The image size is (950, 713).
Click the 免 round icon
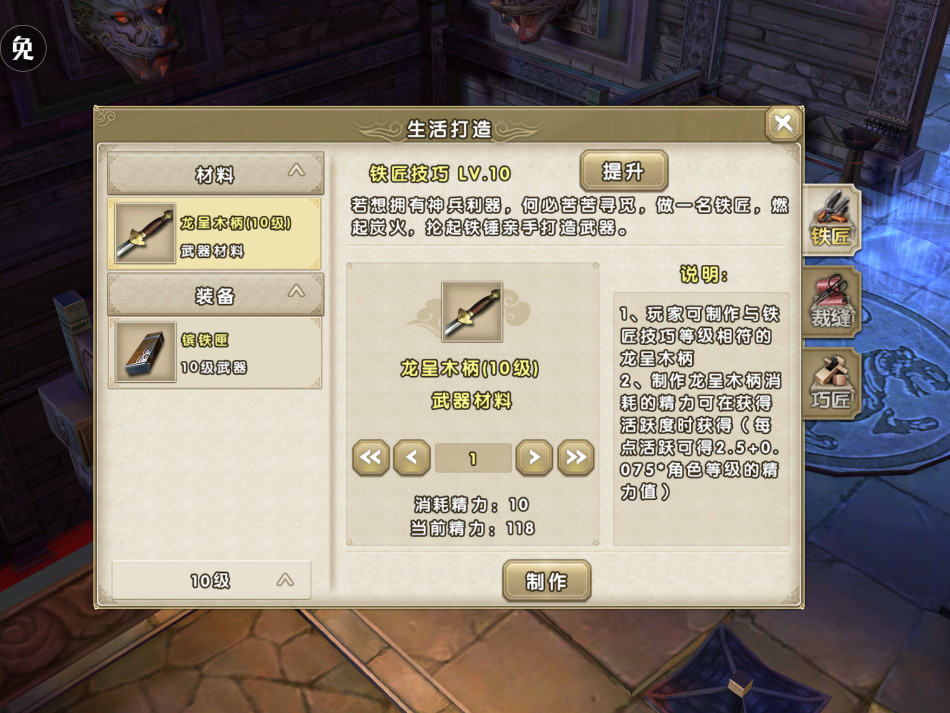pos(23,48)
